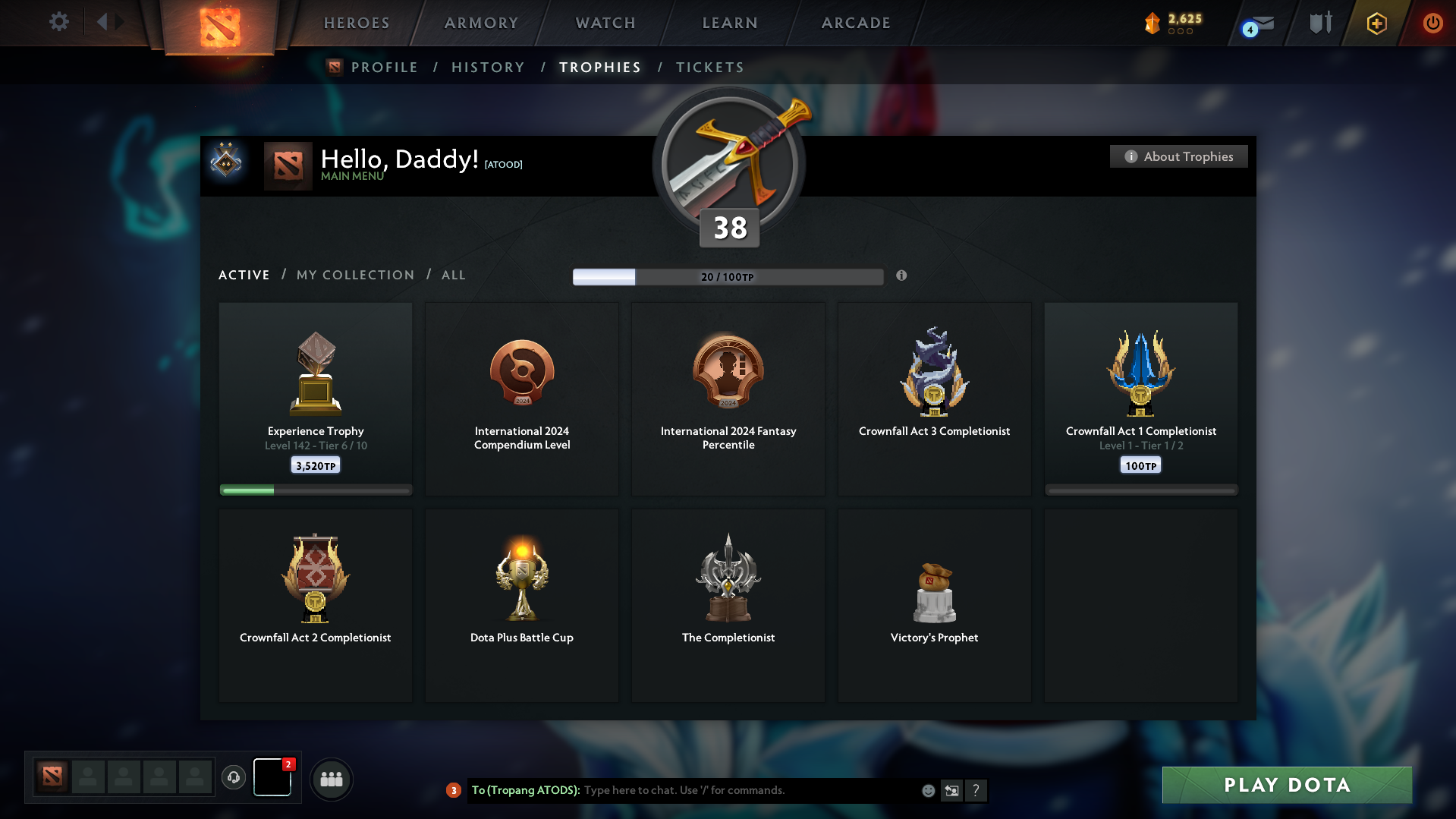Expand the trophy points info circle

[902, 276]
